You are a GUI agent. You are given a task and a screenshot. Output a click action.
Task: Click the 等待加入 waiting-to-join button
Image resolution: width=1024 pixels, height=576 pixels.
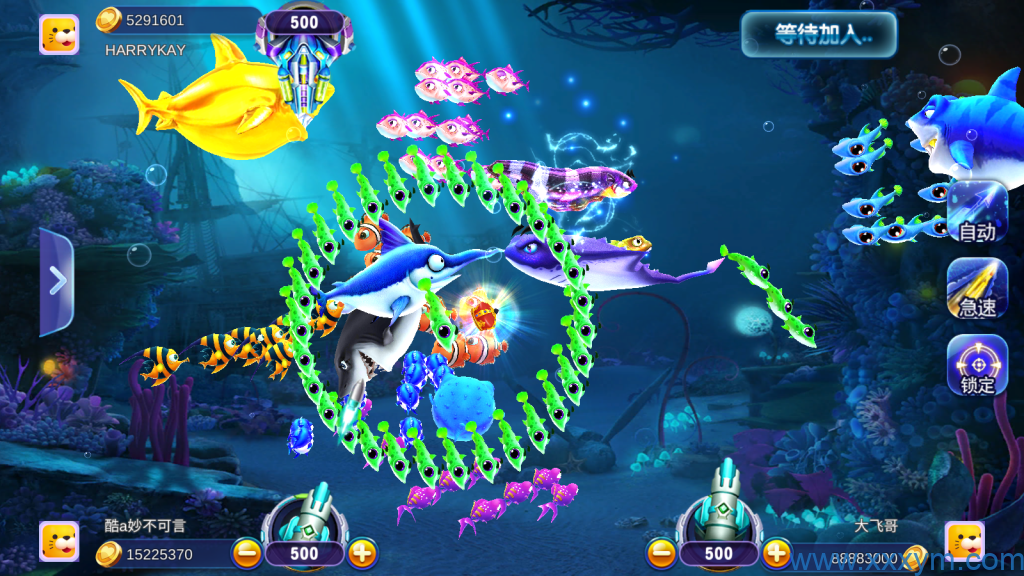[x=818, y=35]
